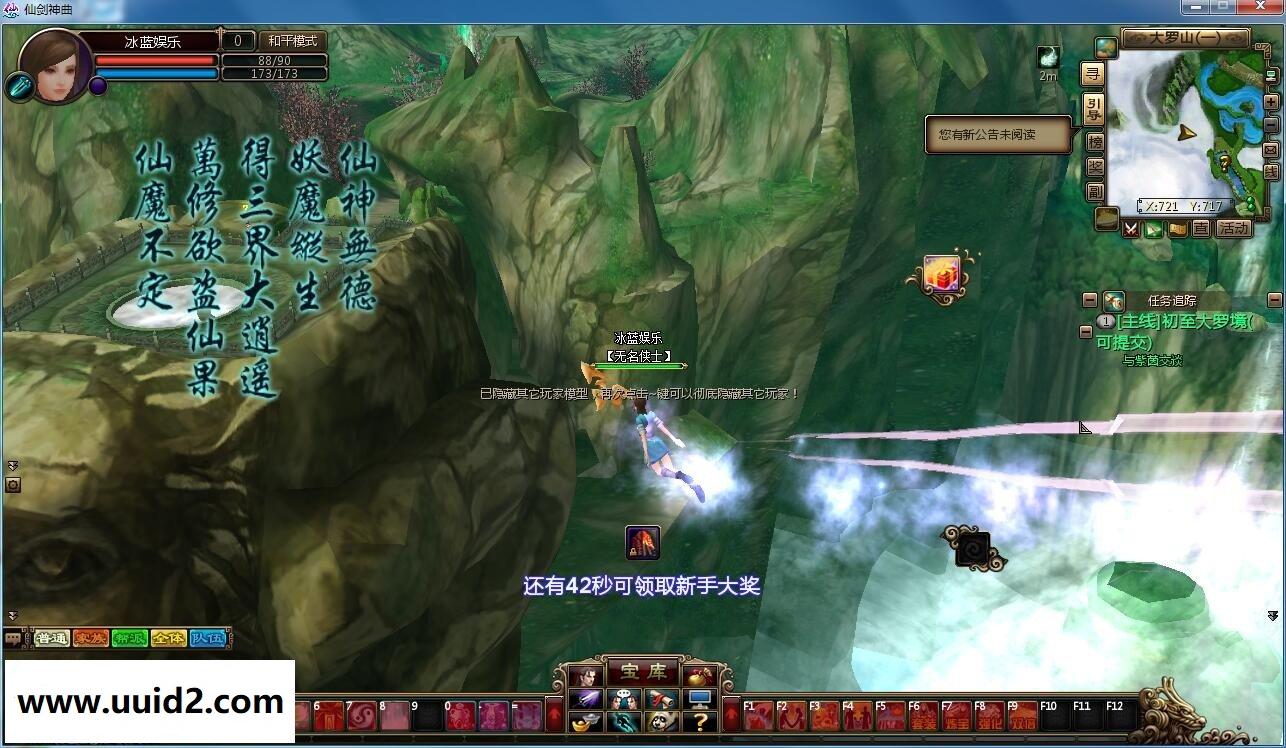Image resolution: width=1286 pixels, height=748 pixels.
Task: Select the gold ingot icon in the treasury panel
Action: tap(584, 723)
